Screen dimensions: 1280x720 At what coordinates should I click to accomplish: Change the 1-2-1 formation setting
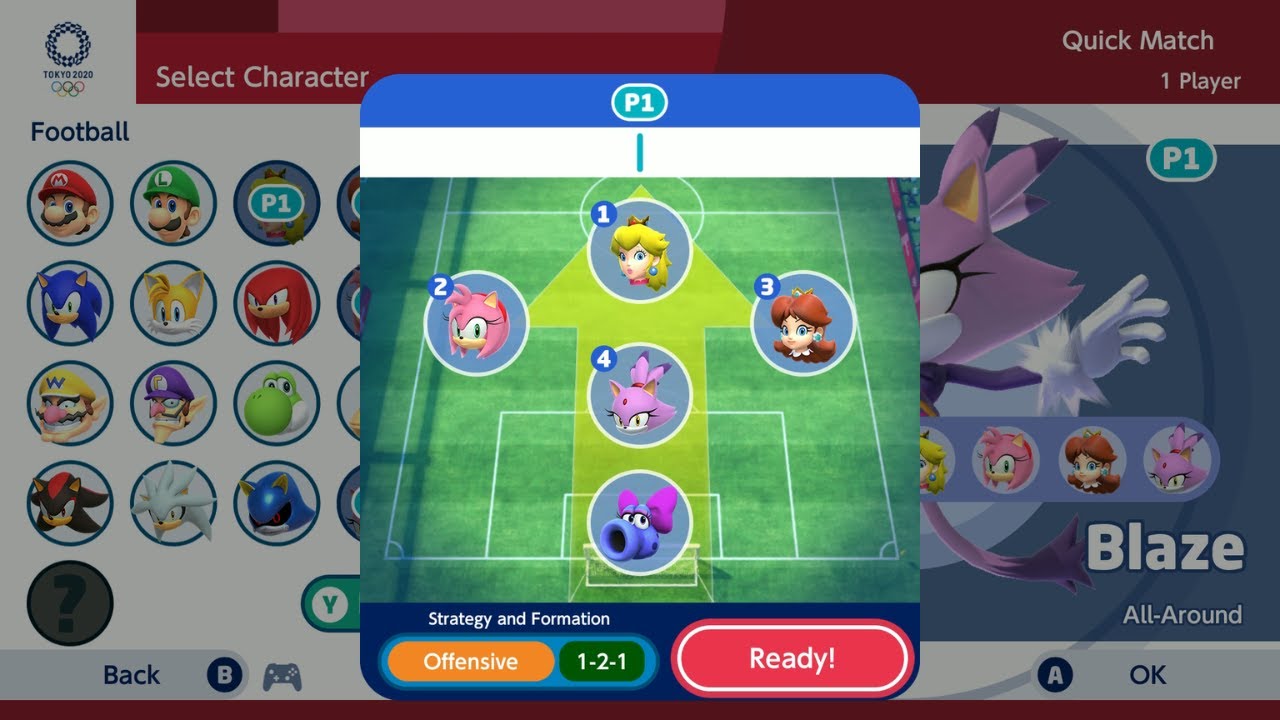click(x=601, y=661)
